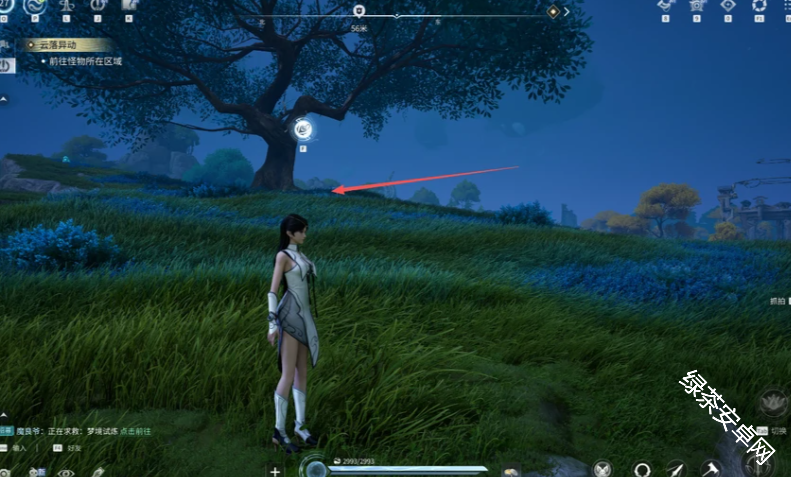791x477 pixels.
Task: Click the quest objective 前往怪物所在区域
Action: click(x=85, y=61)
